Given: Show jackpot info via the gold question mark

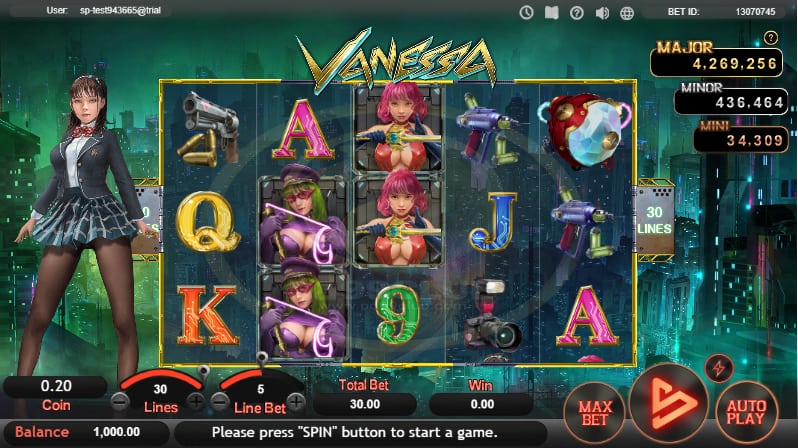Looking at the screenshot, I should point(770,38).
